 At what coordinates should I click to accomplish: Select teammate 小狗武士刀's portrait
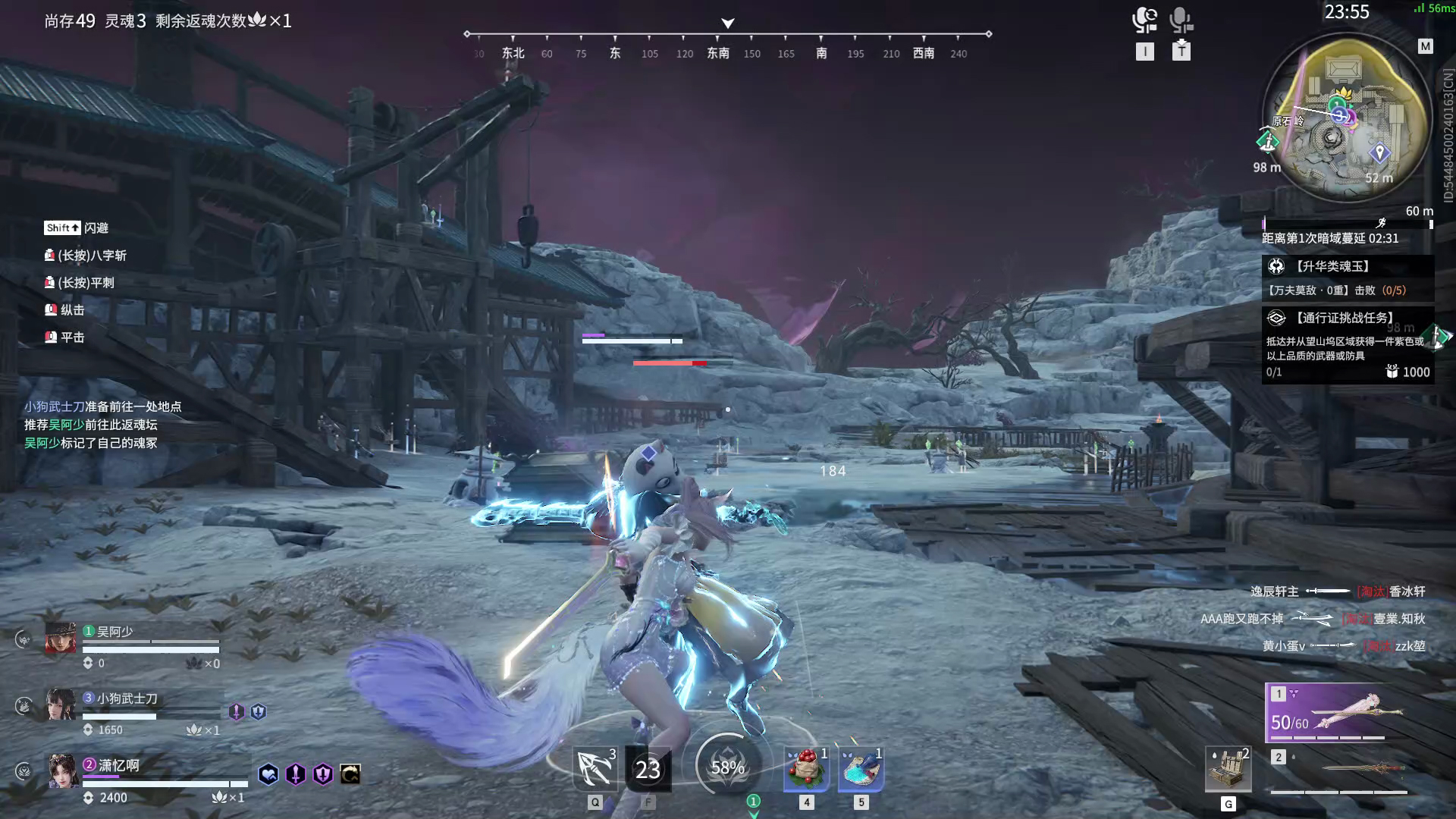pyautogui.click(x=61, y=704)
